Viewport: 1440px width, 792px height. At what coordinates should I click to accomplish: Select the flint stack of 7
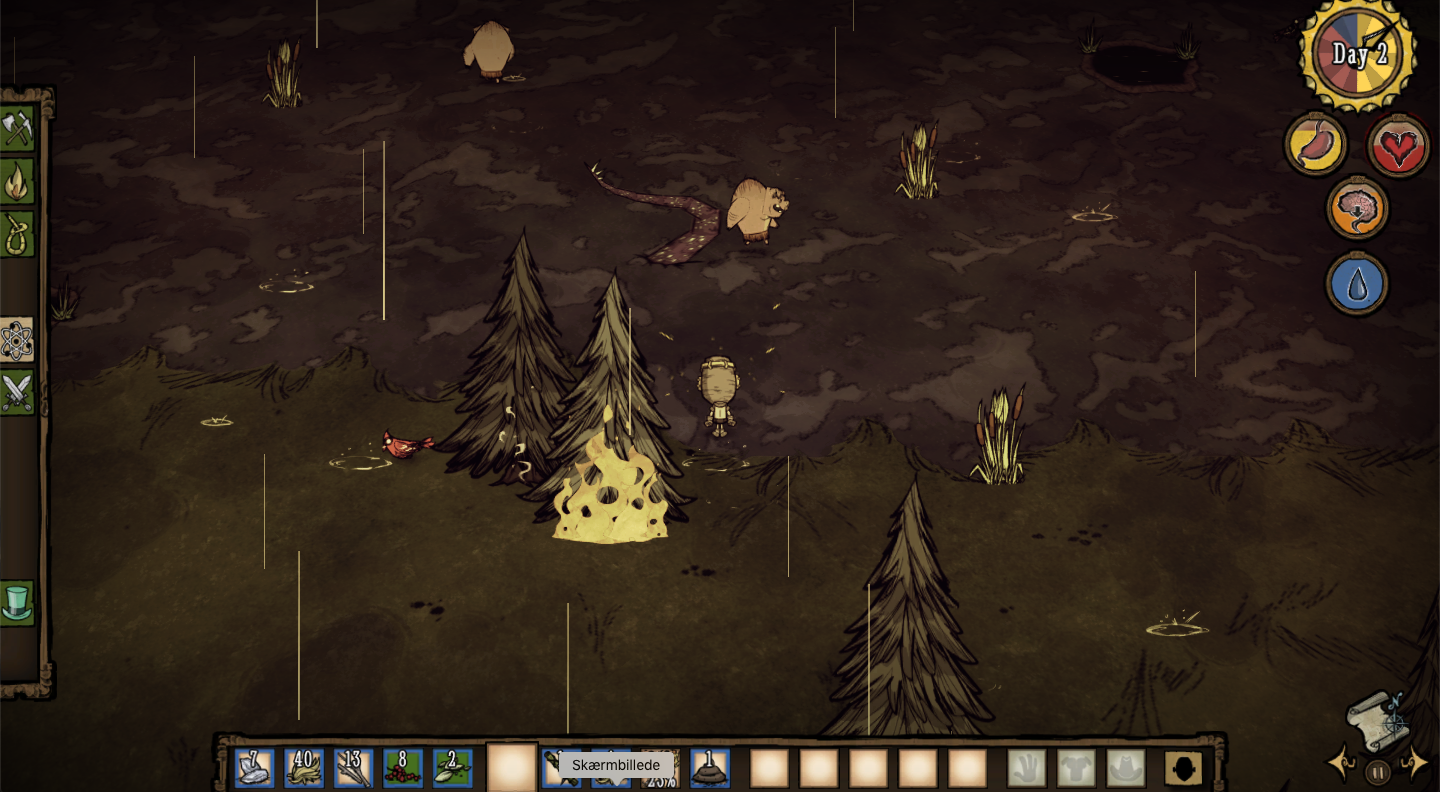pyautogui.click(x=254, y=768)
